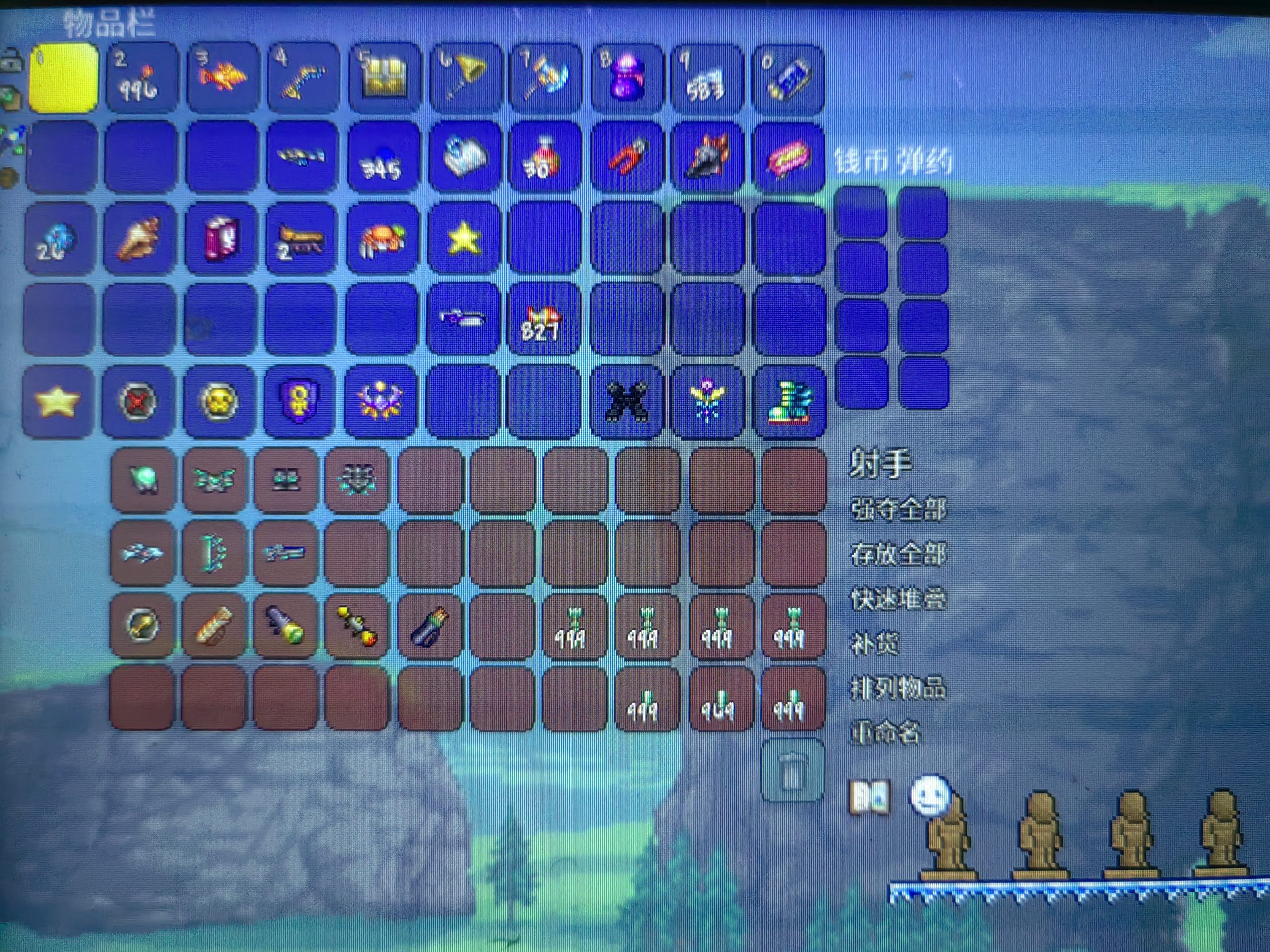Select the golden chest hotbar slot
The image size is (1270, 952).
[x=383, y=79]
